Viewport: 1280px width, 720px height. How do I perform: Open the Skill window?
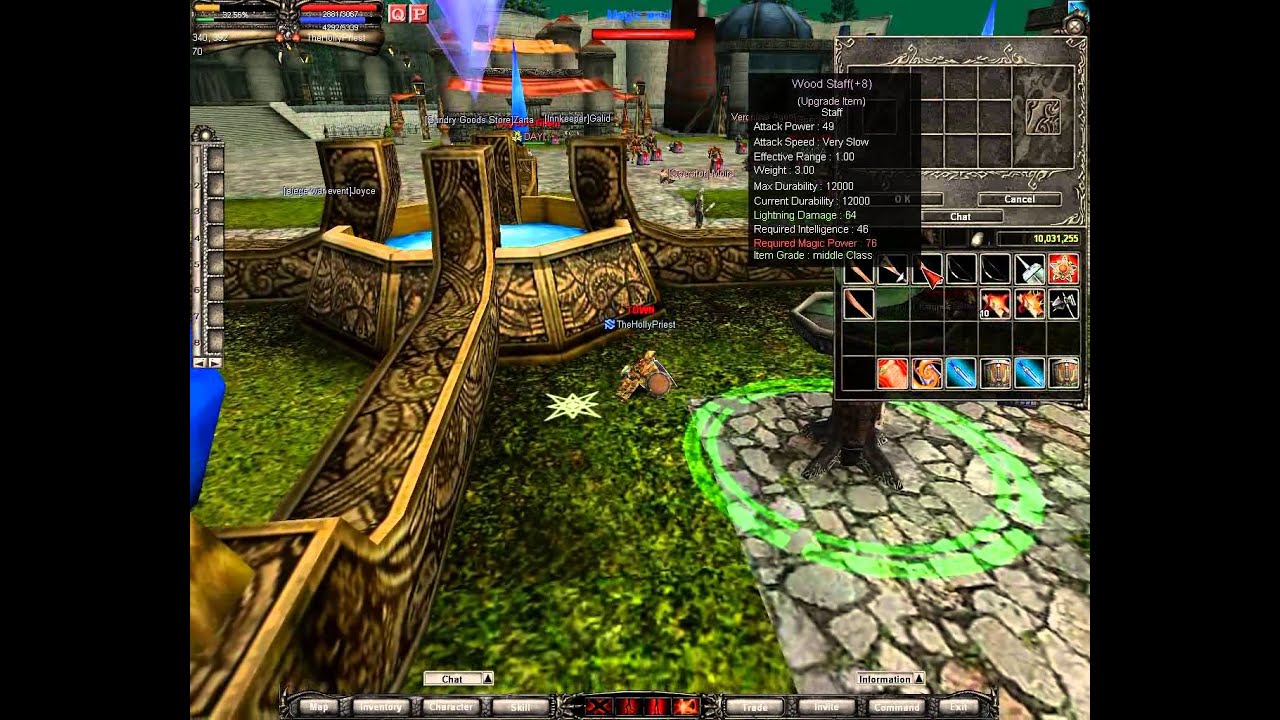(x=520, y=707)
